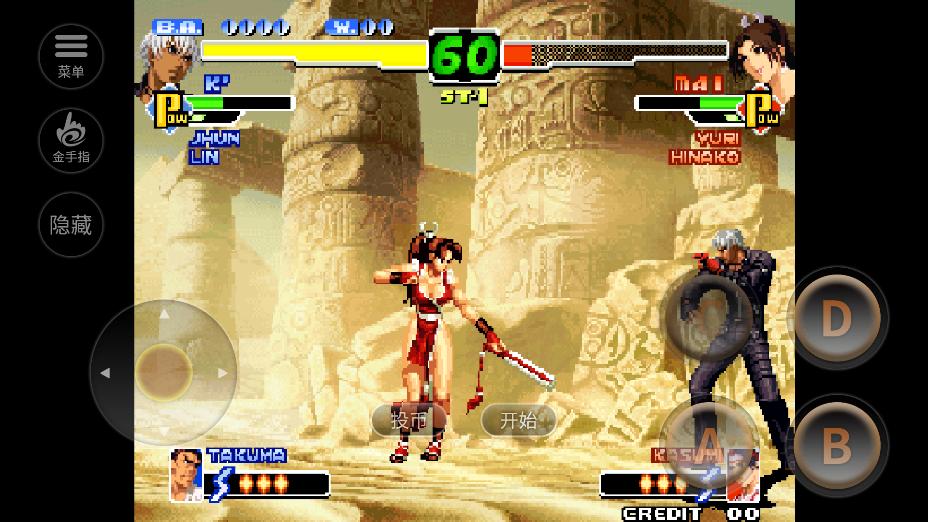Open the 金手指 cheats panel
Viewport: 928px width, 522px height.
pyautogui.click(x=71, y=141)
